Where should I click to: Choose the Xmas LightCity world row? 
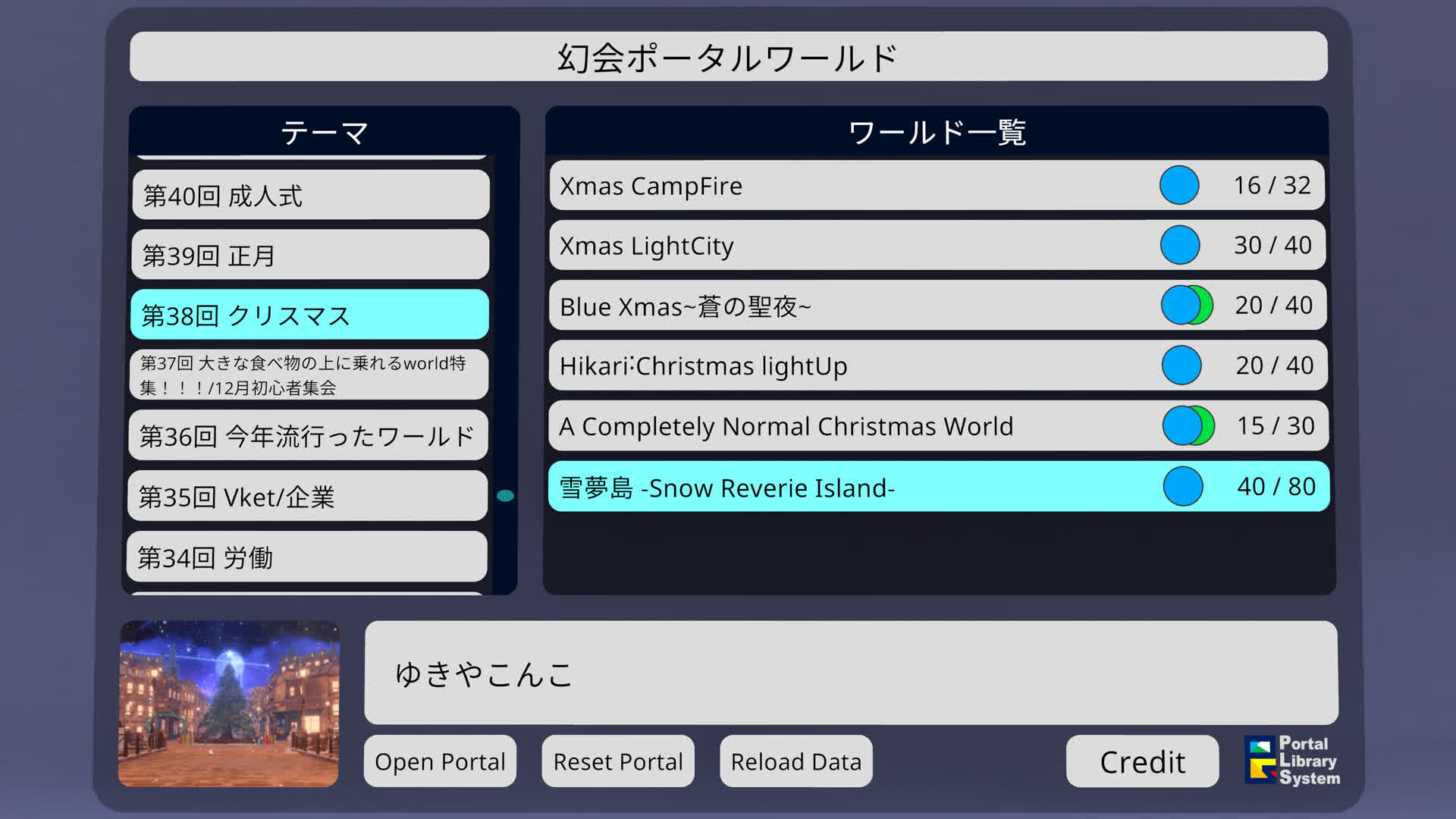point(937,246)
